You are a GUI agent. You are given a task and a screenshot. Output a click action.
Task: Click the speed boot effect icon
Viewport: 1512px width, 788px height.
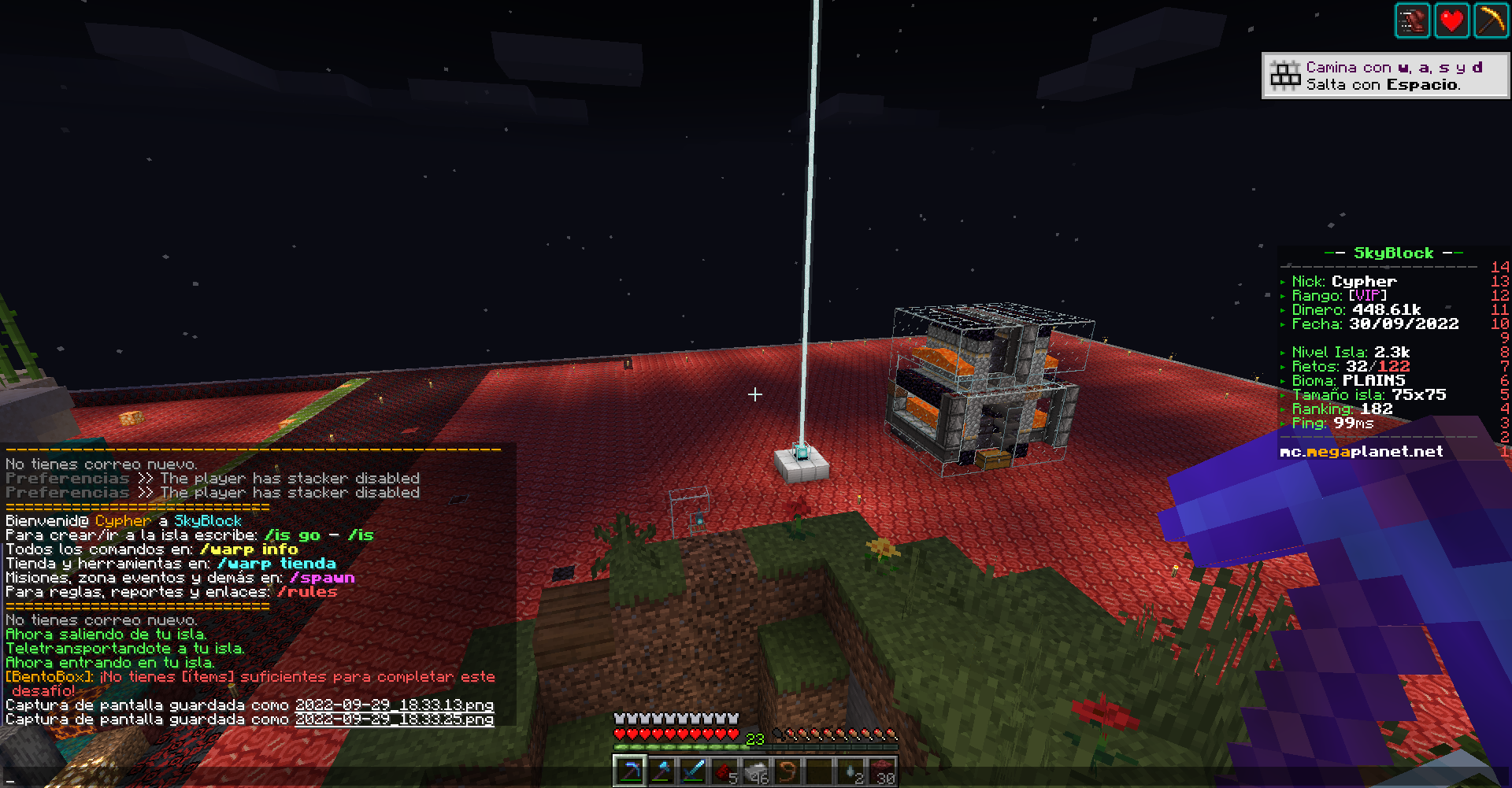pos(1412,20)
